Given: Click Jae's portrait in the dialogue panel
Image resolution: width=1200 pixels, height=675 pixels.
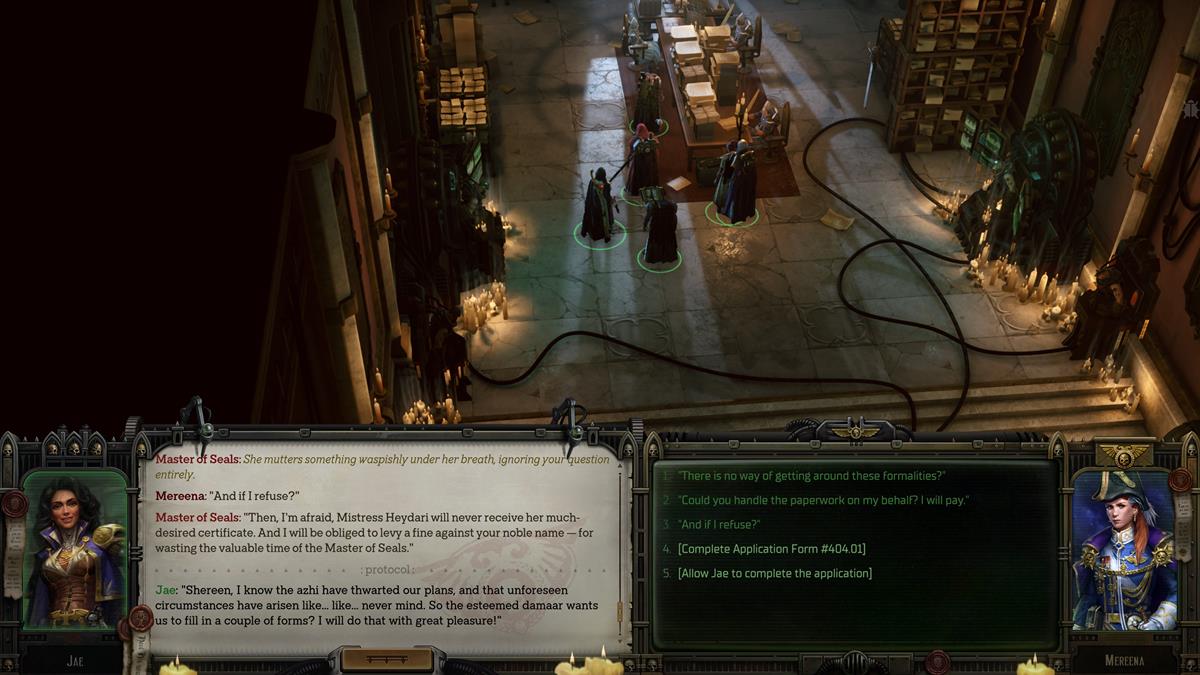Looking at the screenshot, I should (75, 550).
